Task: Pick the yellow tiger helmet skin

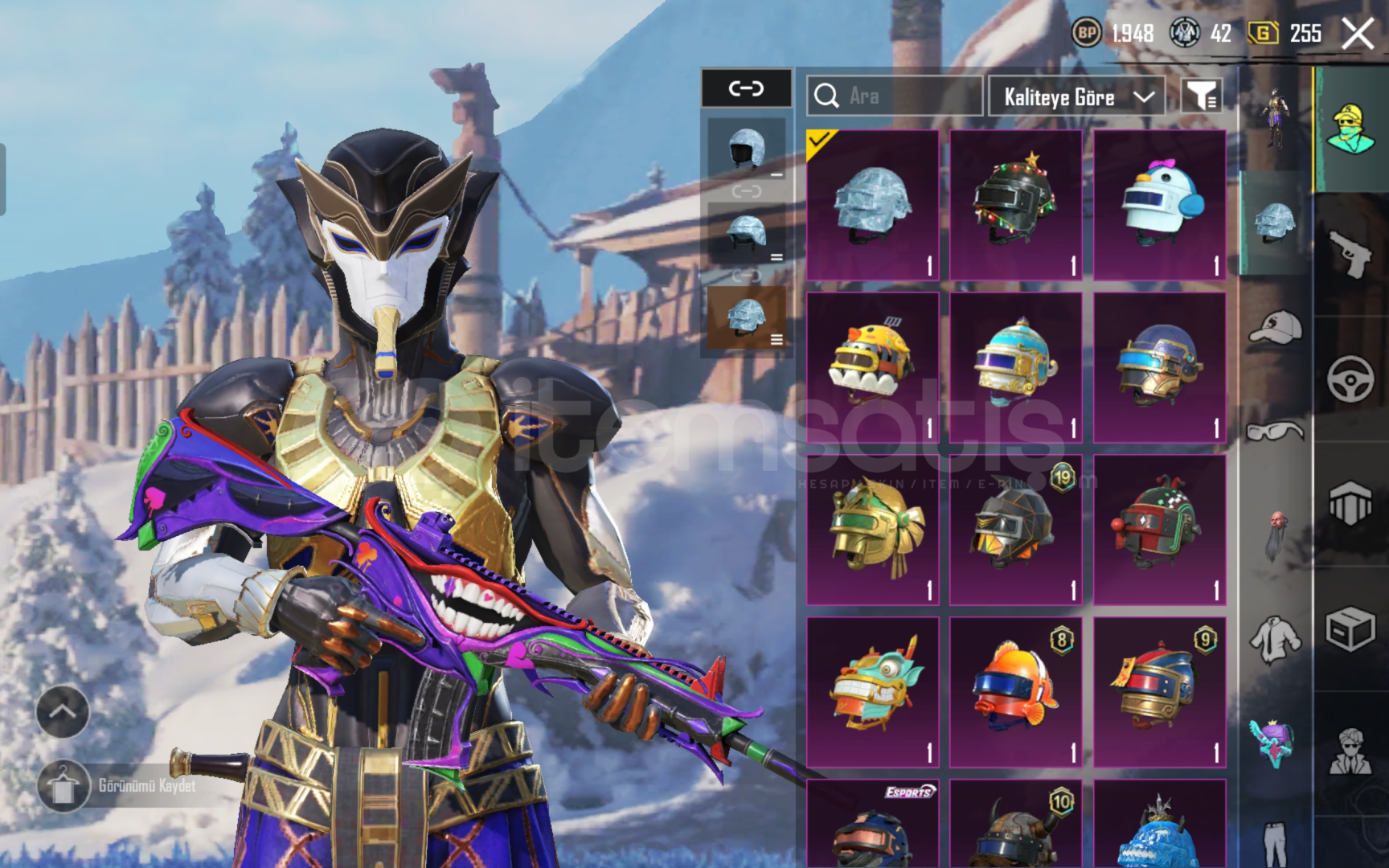Action: pyautogui.click(x=872, y=367)
